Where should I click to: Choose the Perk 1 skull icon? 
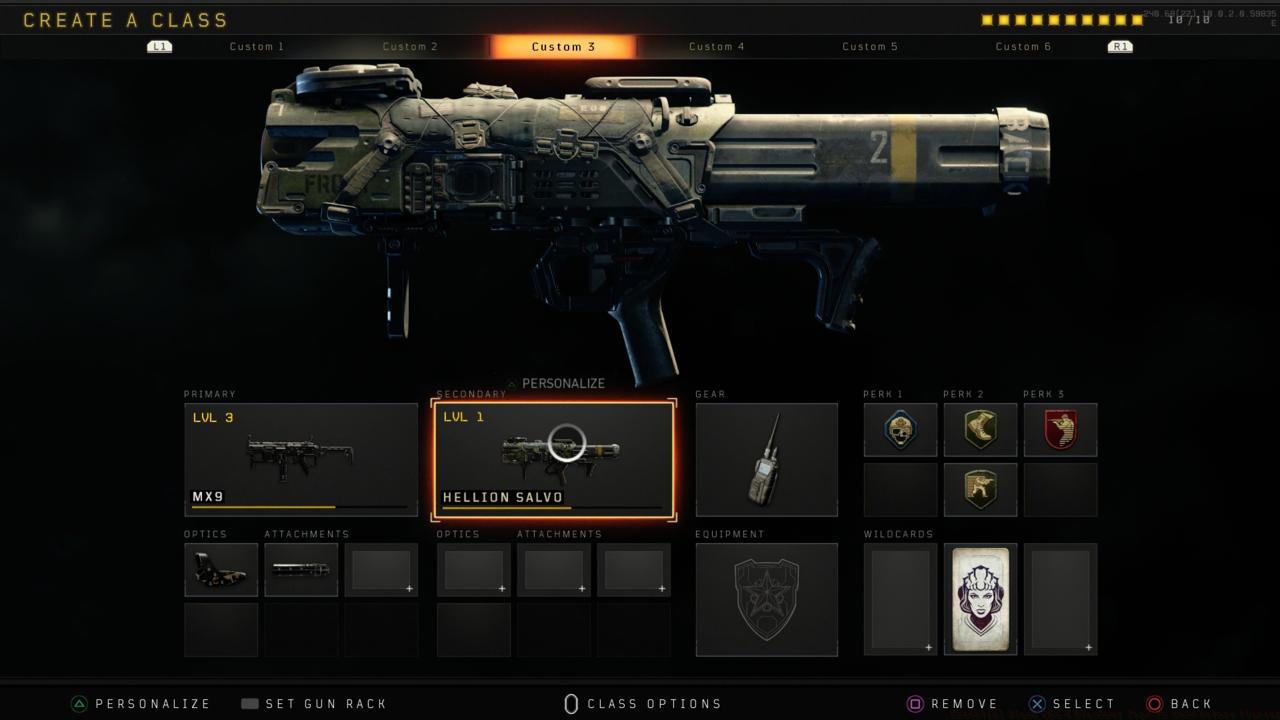900,429
